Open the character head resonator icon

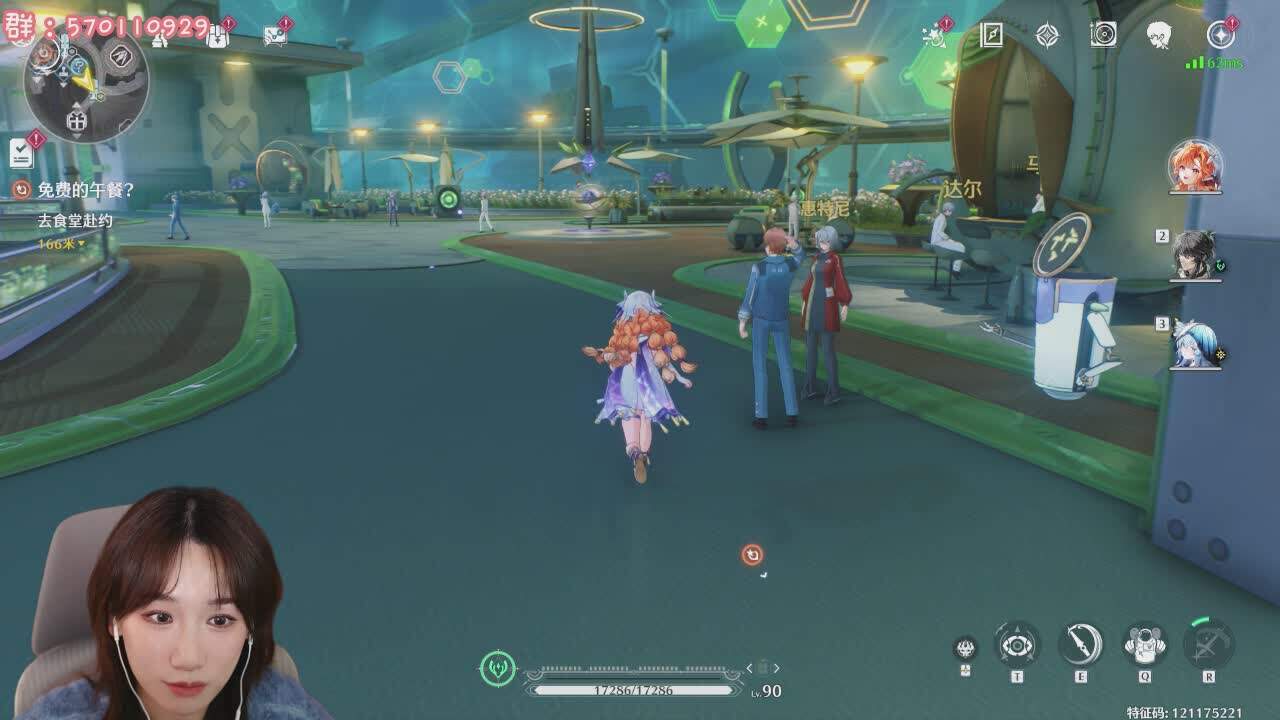[1159, 35]
